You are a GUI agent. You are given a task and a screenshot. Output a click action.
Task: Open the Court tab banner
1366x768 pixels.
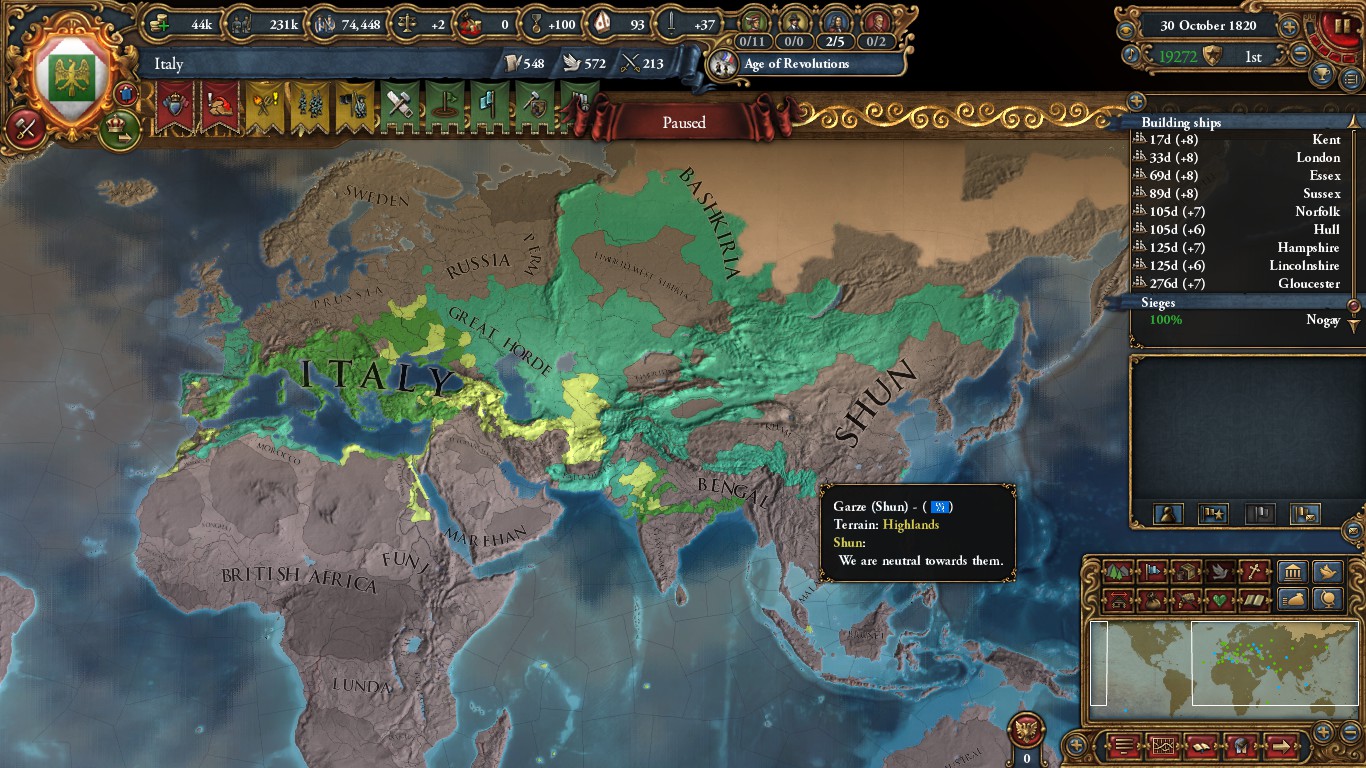(177, 105)
